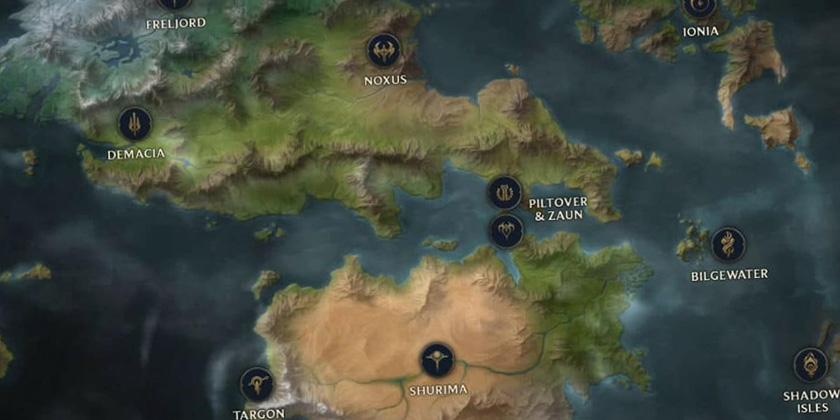840x420 pixels.
Task: Select the Shurima region marker
Action: pos(435,360)
